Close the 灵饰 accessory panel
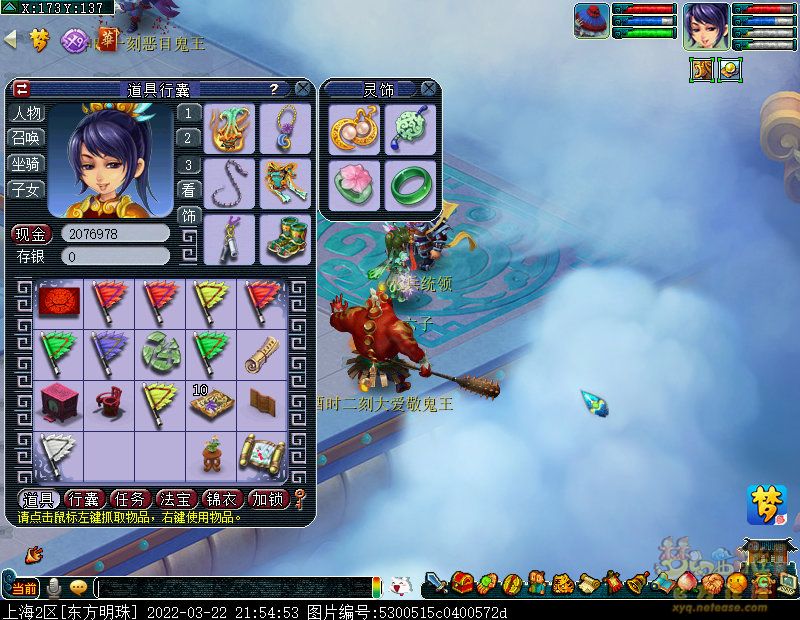 pyautogui.click(x=428, y=89)
